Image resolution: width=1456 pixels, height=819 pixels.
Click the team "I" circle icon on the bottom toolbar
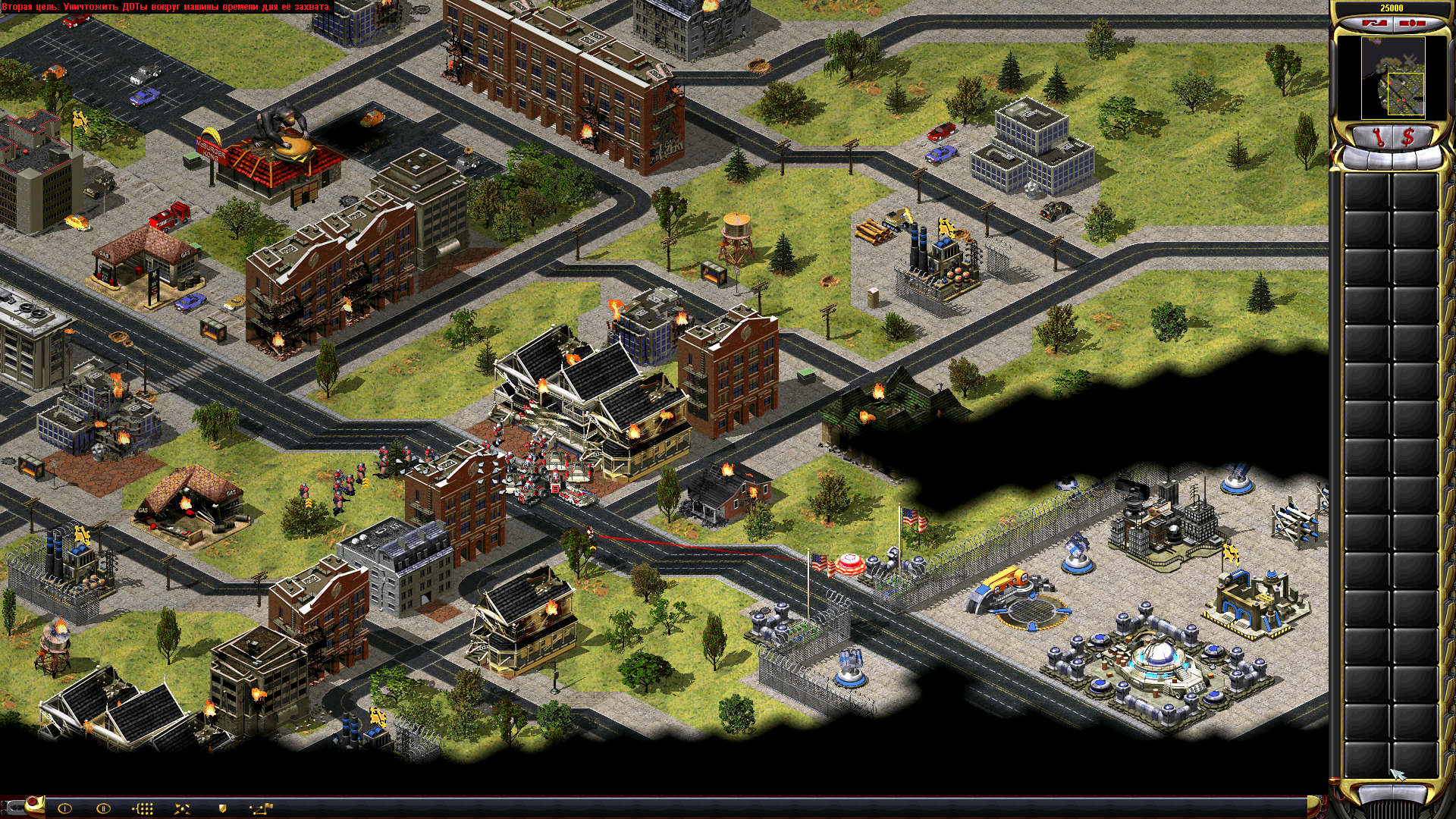click(x=65, y=808)
